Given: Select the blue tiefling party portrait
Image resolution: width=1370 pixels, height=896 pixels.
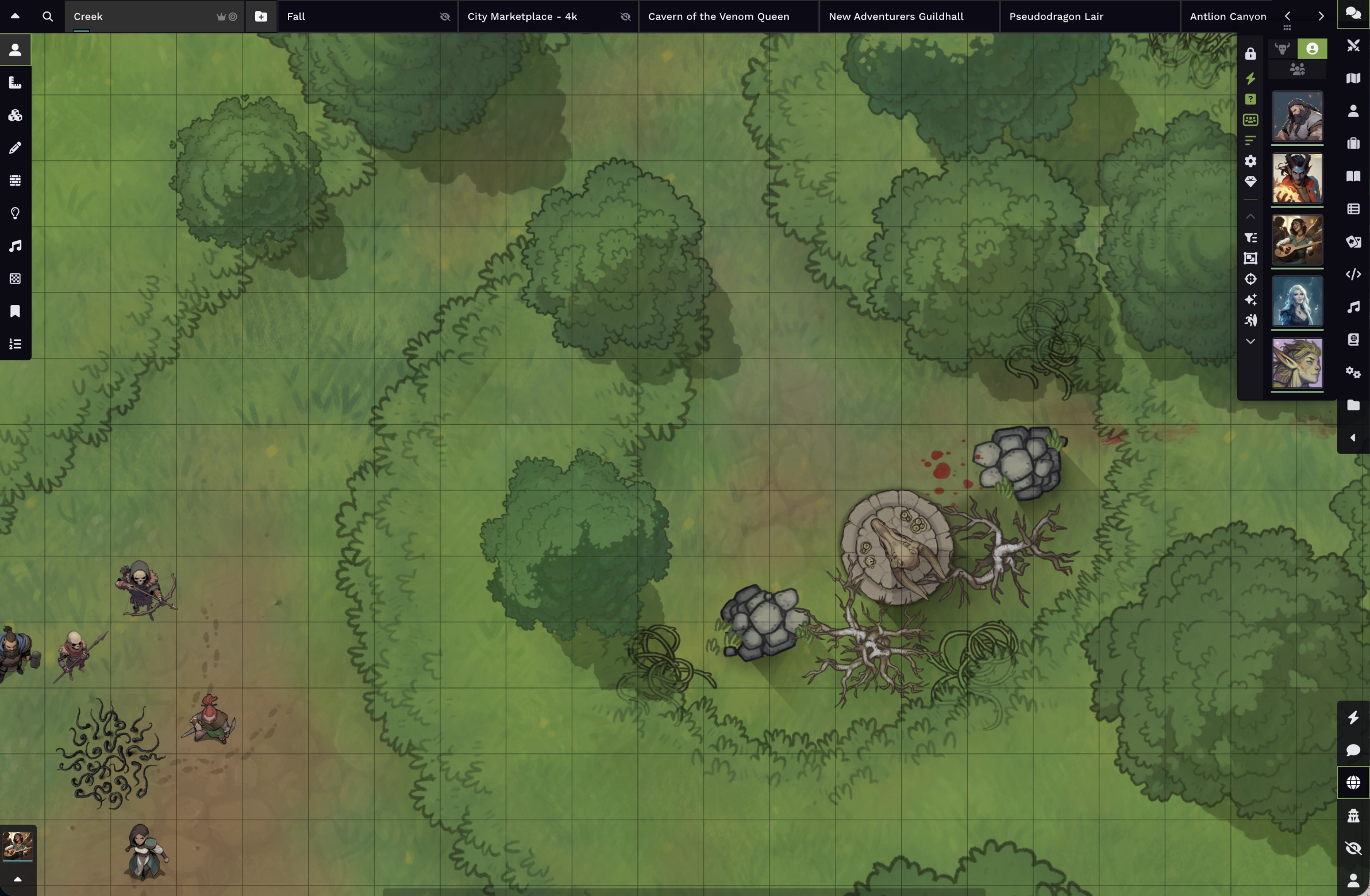Looking at the screenshot, I should pos(1297,179).
